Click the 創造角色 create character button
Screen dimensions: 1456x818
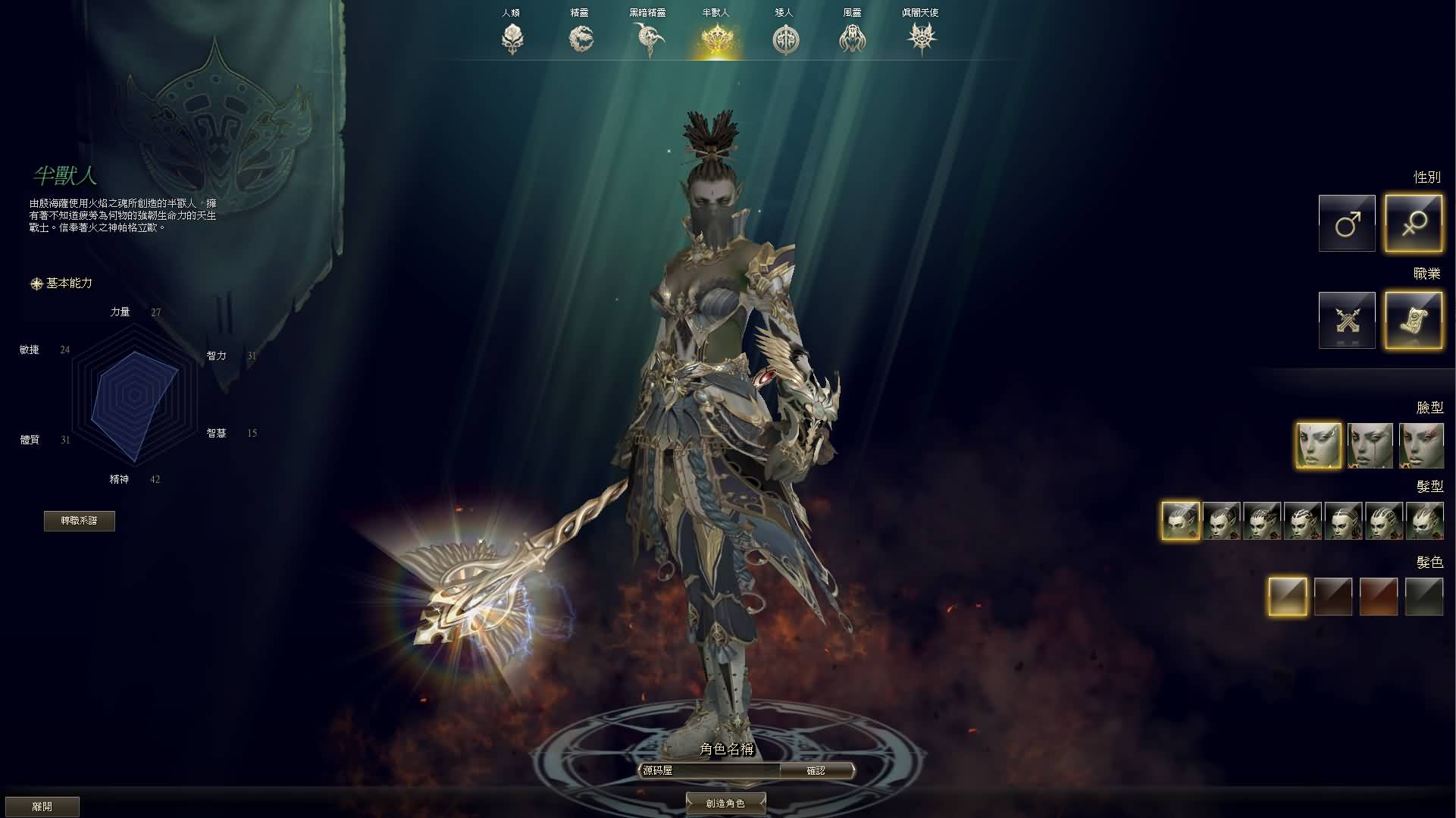(725, 803)
